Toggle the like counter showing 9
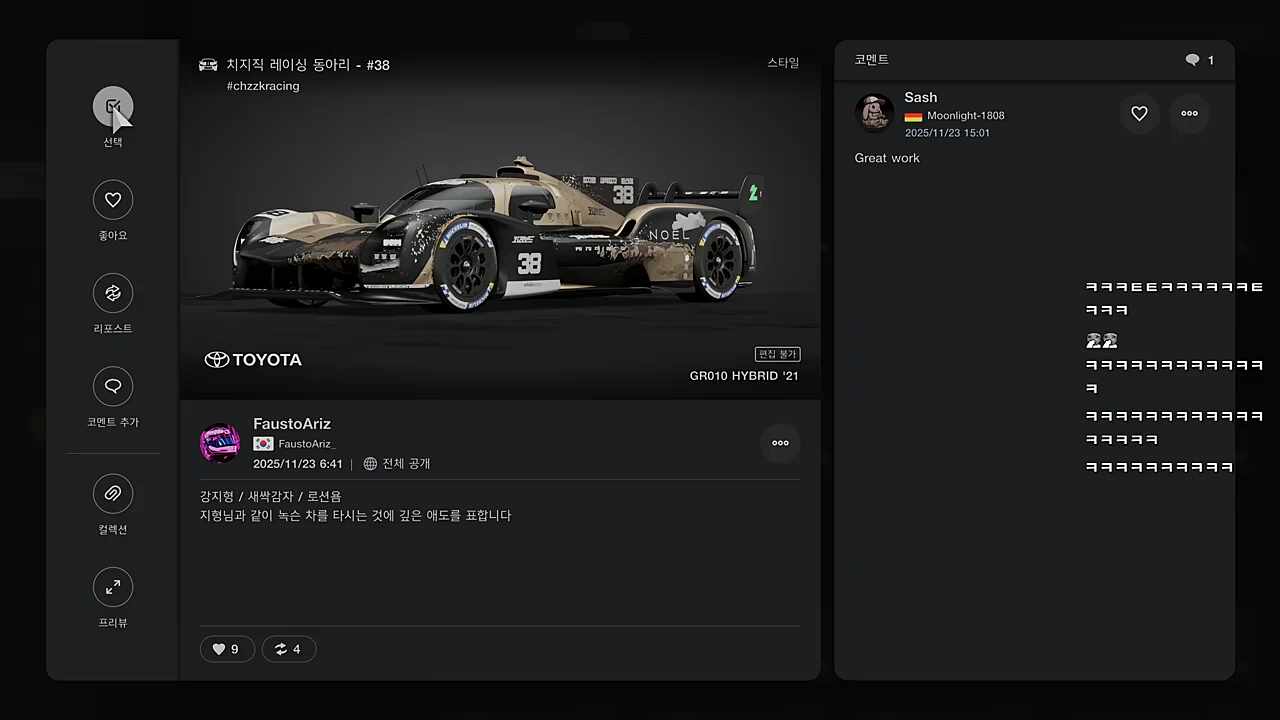 point(226,649)
